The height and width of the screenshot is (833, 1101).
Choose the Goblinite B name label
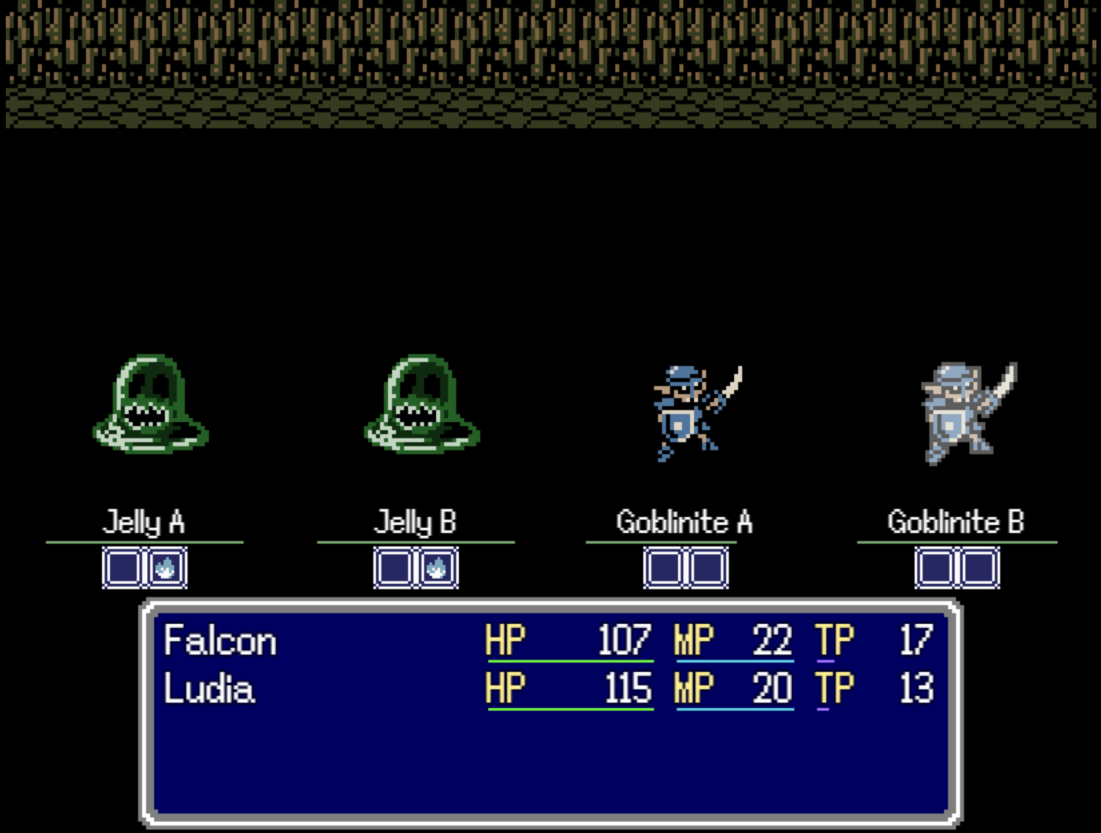click(955, 522)
